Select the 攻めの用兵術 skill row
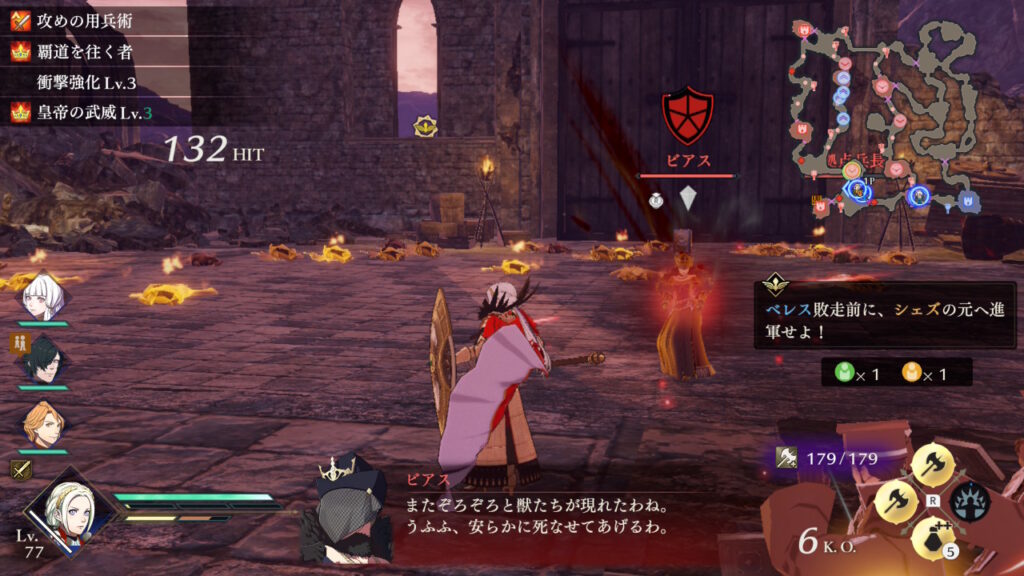Image resolution: width=1024 pixels, height=576 pixels. tap(90, 20)
